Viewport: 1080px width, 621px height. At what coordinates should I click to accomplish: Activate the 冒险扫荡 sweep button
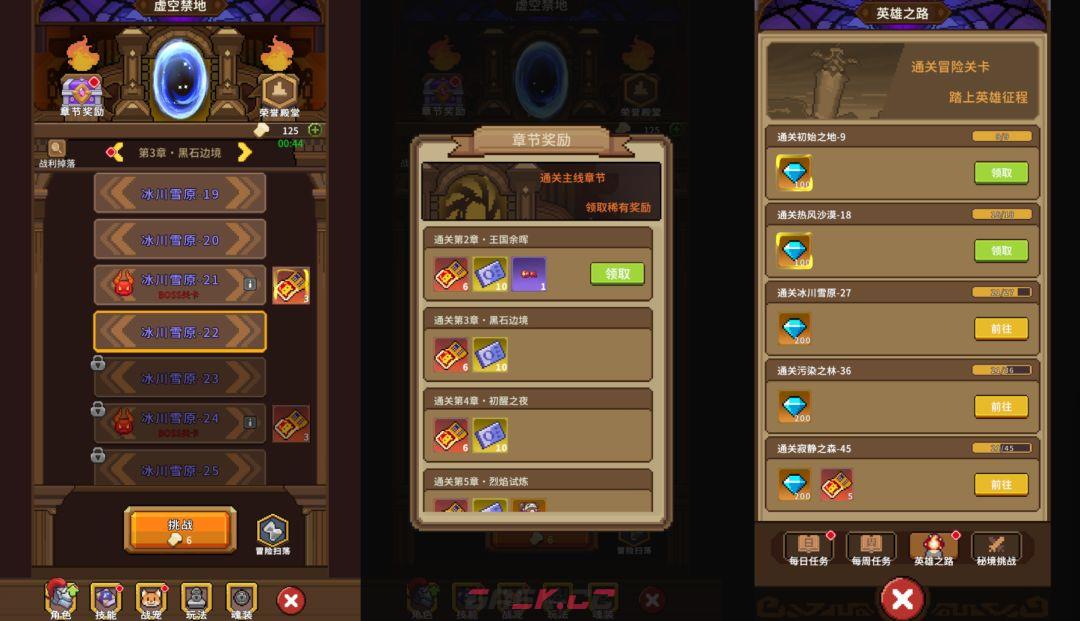pyautogui.click(x=272, y=533)
